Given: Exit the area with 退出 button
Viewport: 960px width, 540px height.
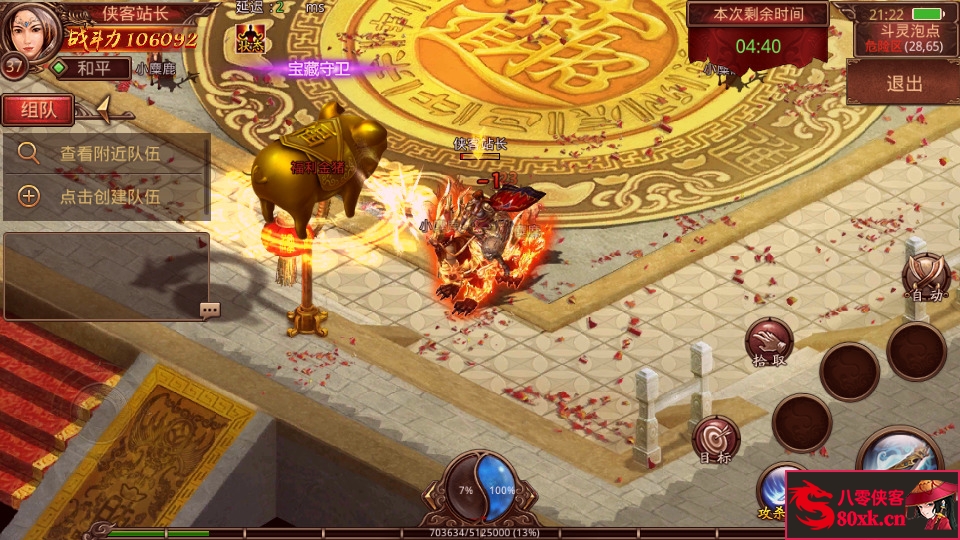Looking at the screenshot, I should [904, 84].
